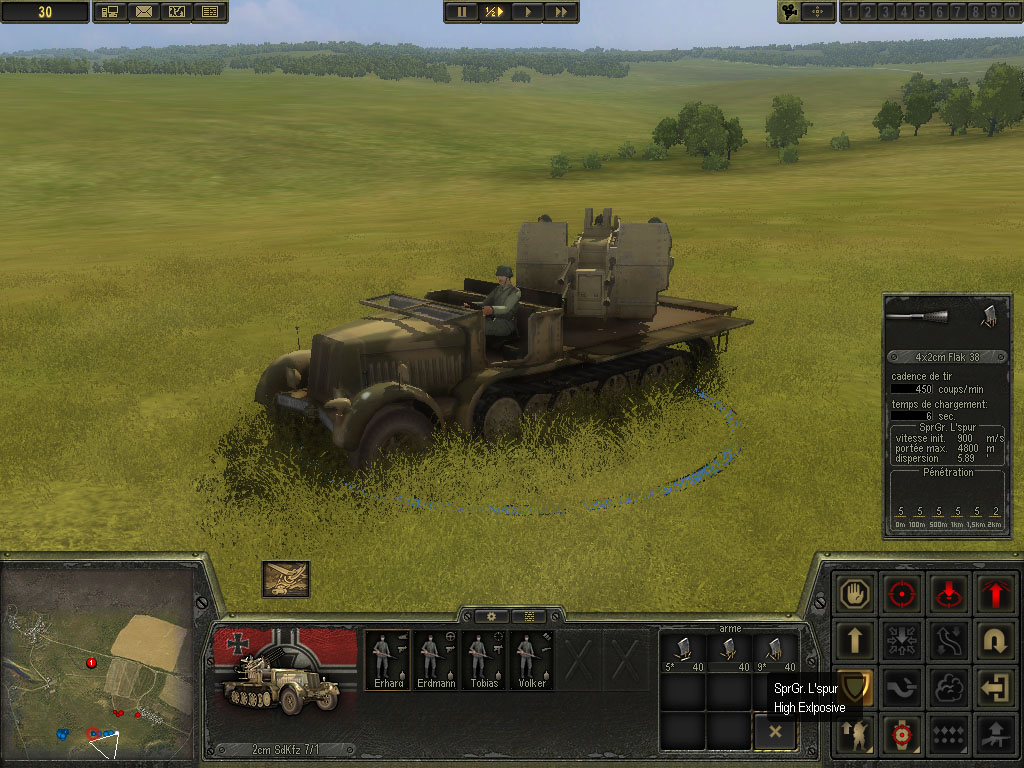The image size is (1024, 768).
Task: Open the envelope messages icon
Action: [143, 12]
